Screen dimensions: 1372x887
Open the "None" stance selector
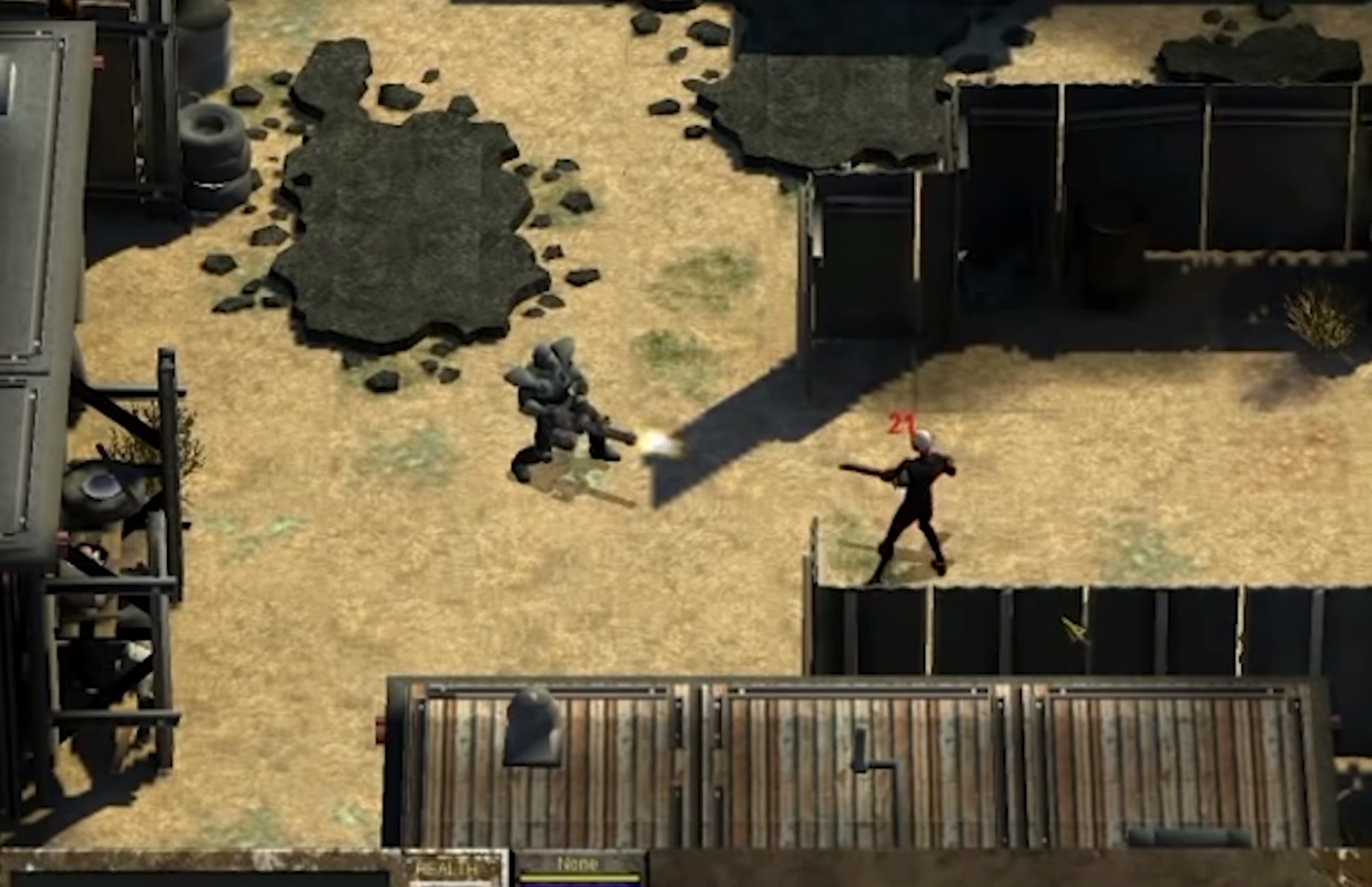tap(578, 863)
